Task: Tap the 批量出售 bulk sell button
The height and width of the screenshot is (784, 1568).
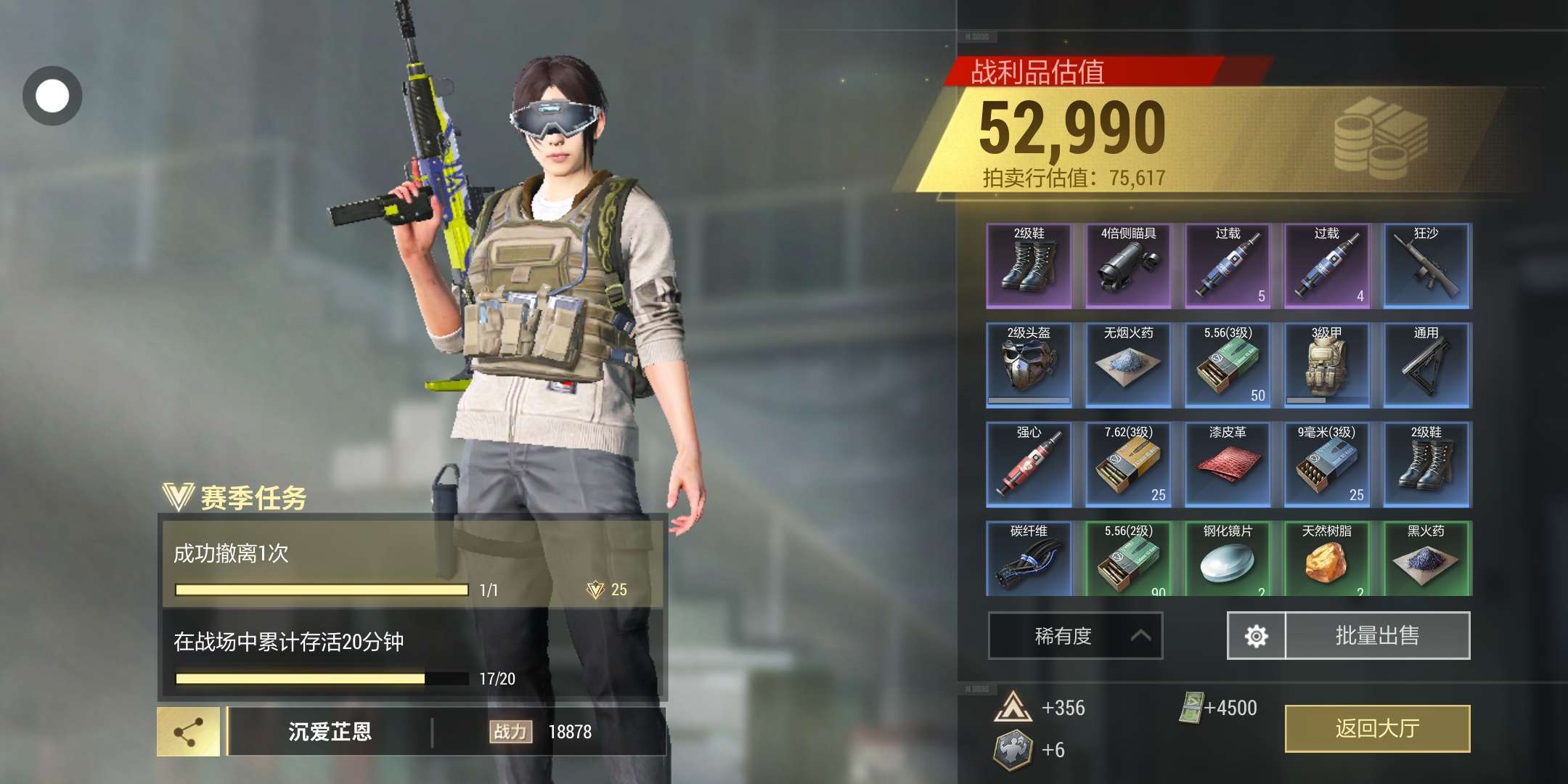Action: pos(1377,636)
